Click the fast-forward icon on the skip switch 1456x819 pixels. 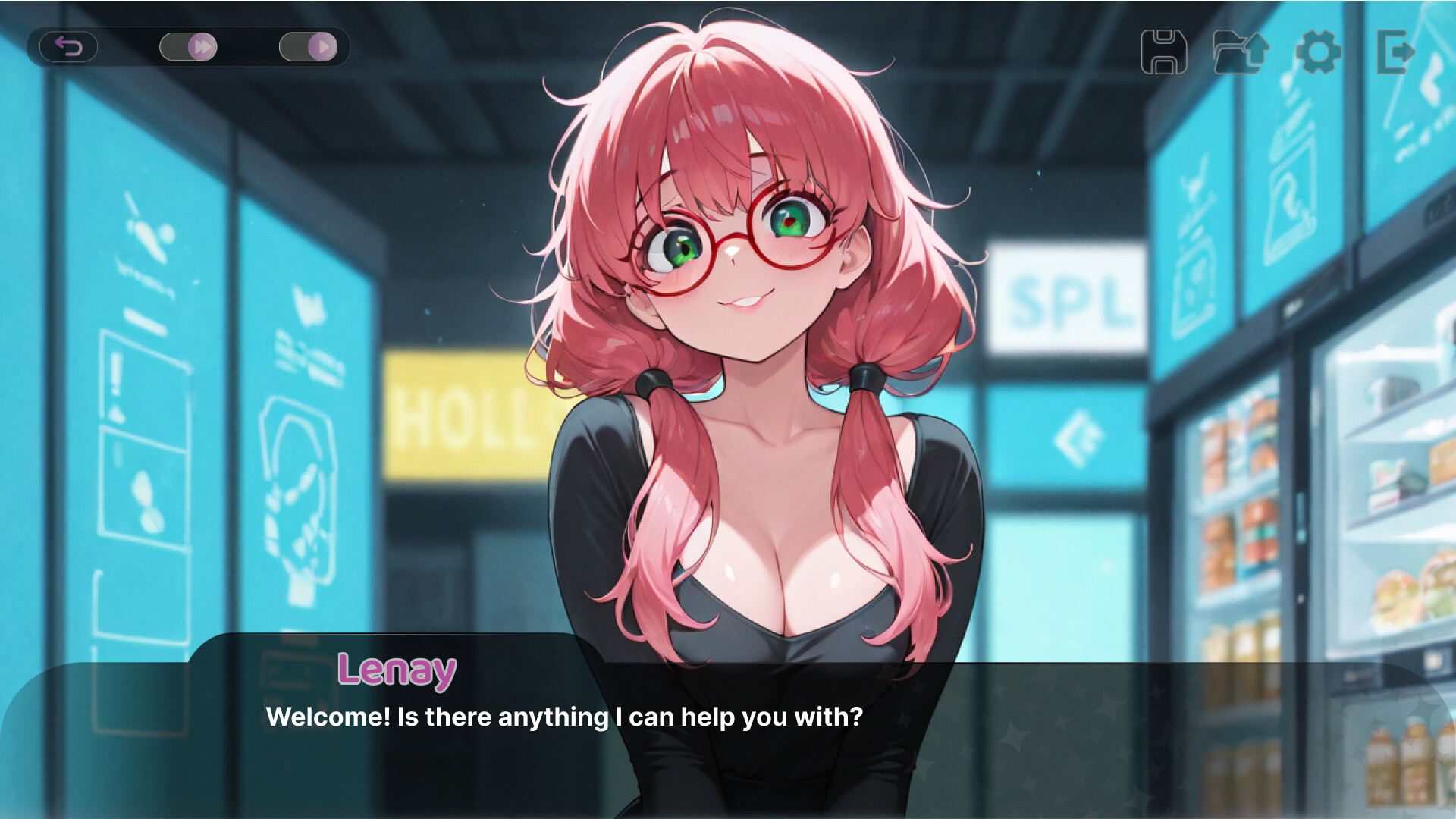pyautogui.click(x=202, y=47)
